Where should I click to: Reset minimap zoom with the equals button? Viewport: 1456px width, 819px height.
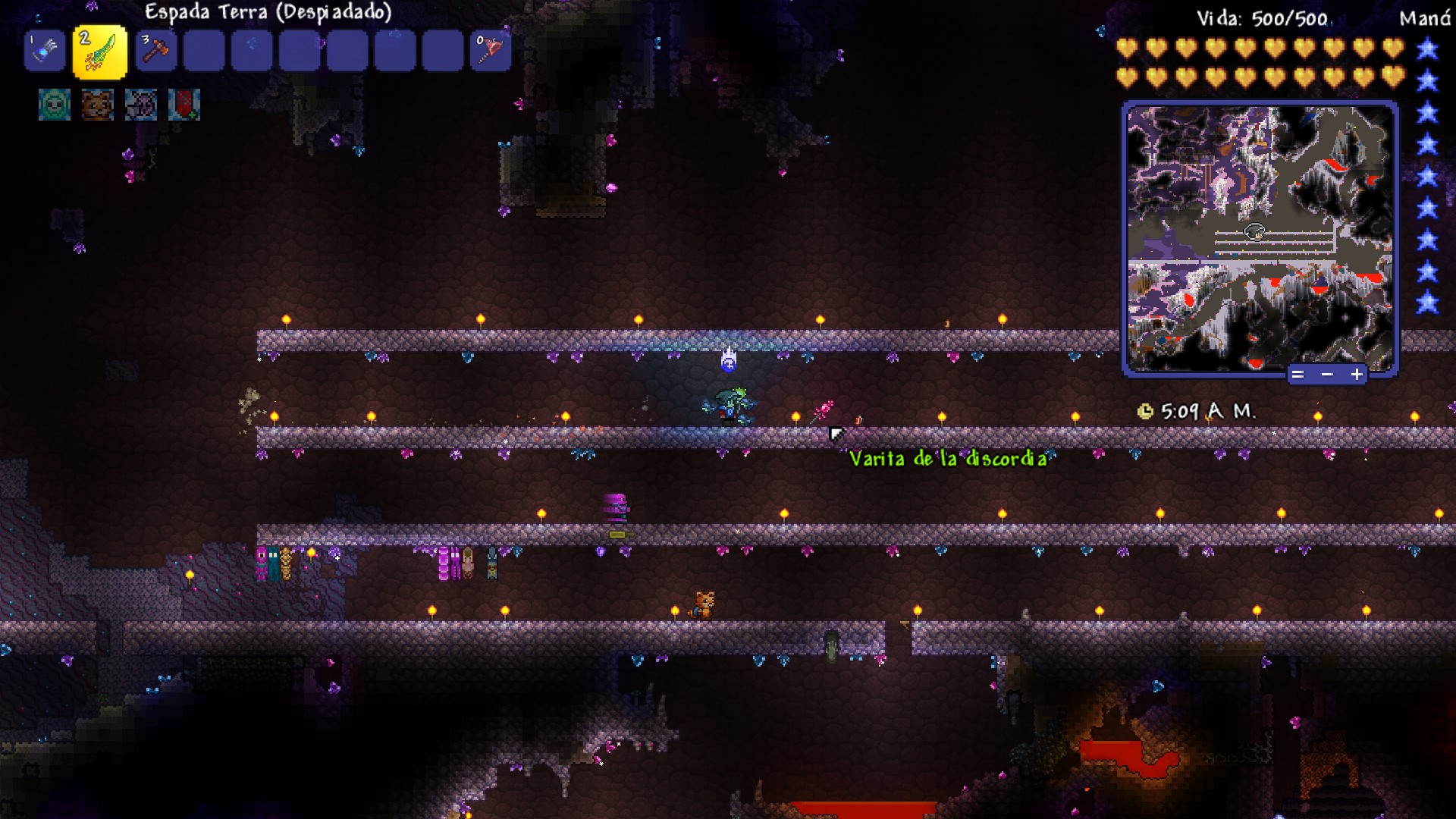(1298, 375)
